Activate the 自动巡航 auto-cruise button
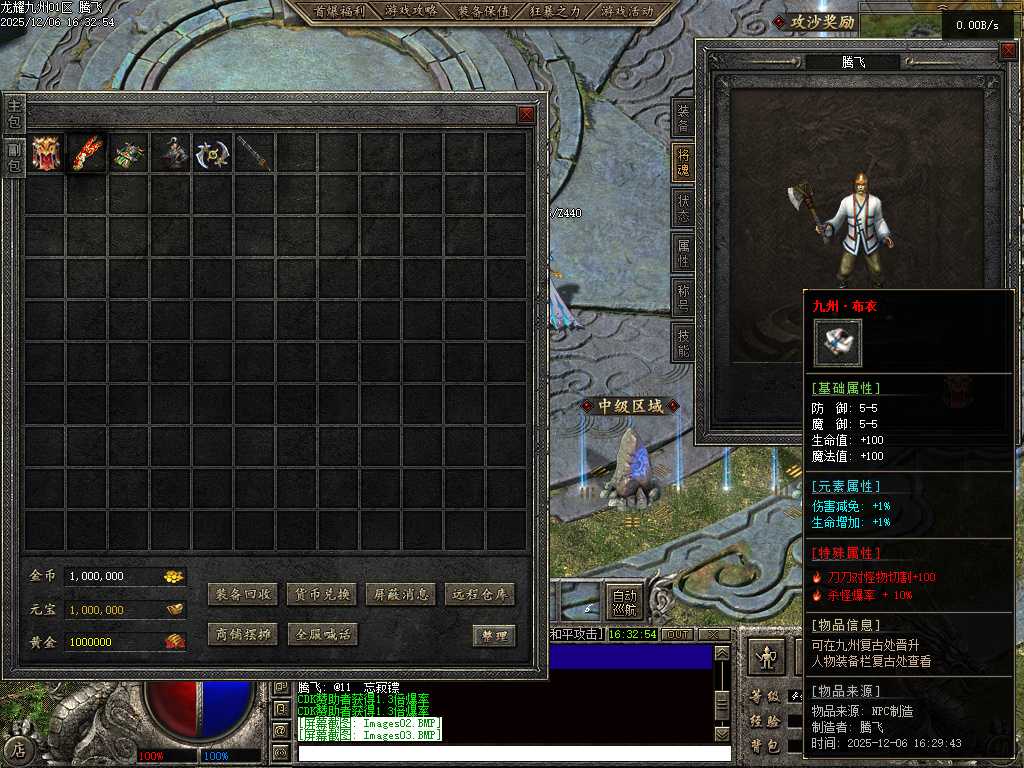Screen dimensions: 1024x768 pyautogui.click(x=624, y=600)
